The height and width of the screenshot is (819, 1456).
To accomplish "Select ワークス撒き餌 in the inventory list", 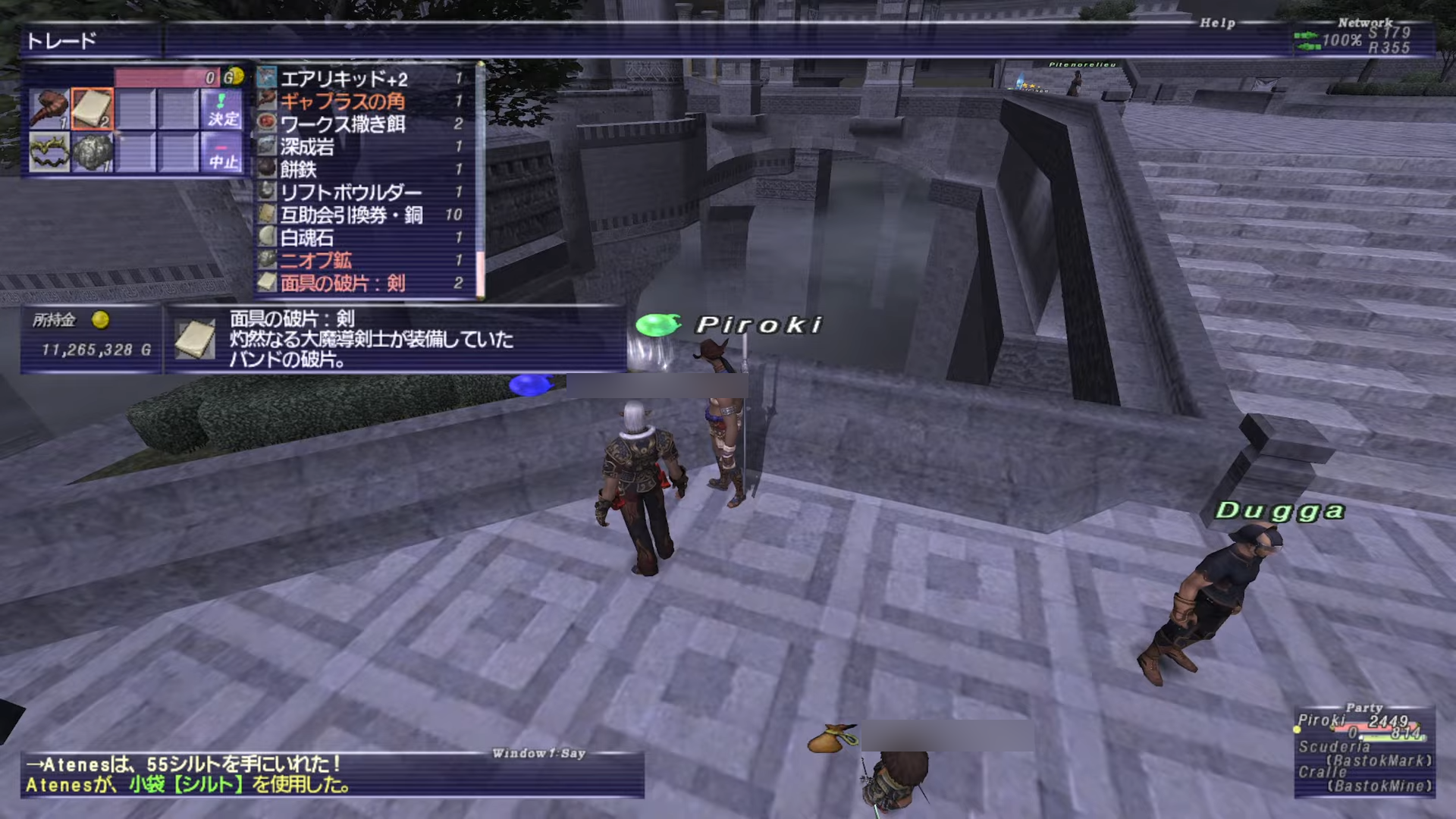I will tap(343, 124).
